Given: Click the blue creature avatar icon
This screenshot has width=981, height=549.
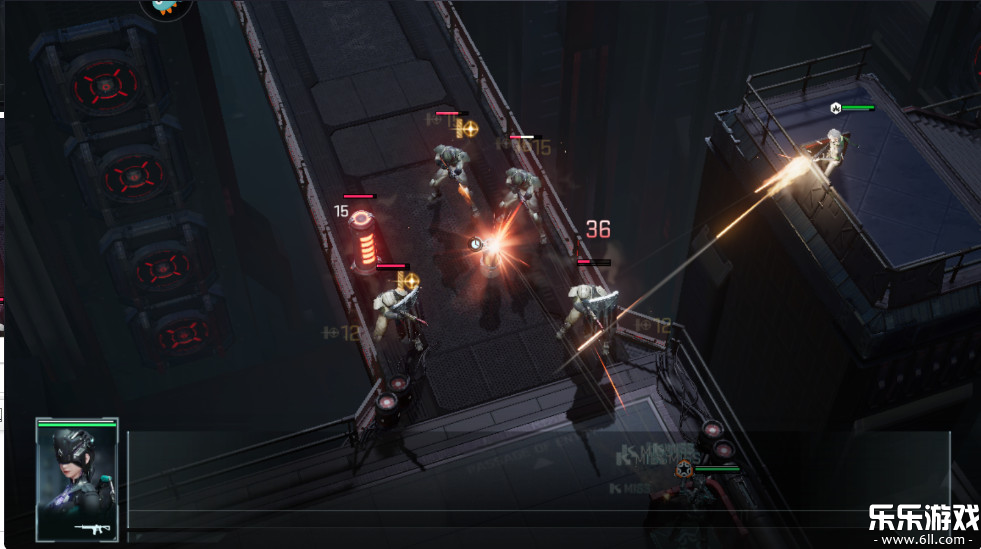Looking at the screenshot, I should click(x=165, y=8).
